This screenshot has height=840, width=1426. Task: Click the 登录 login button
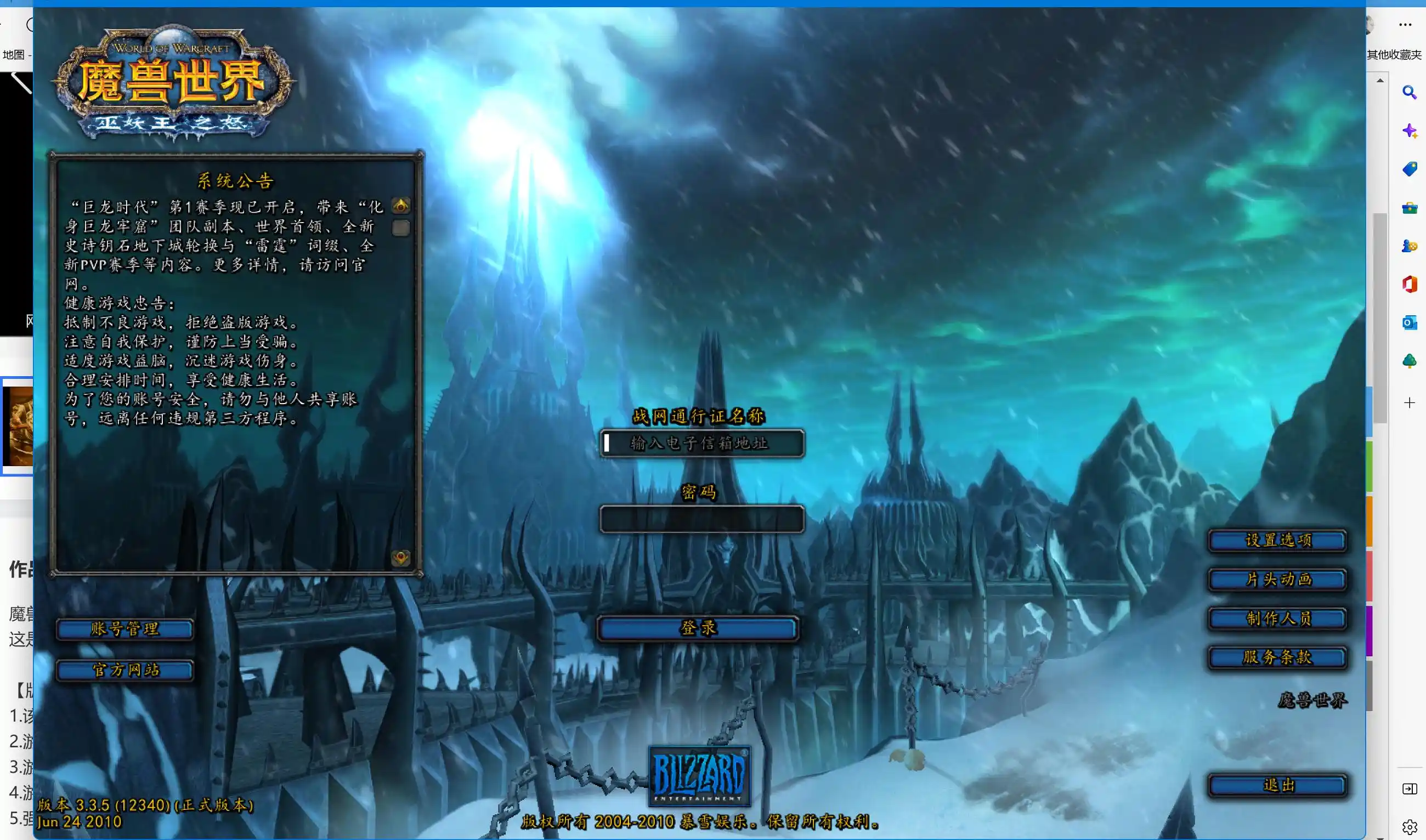click(x=698, y=628)
